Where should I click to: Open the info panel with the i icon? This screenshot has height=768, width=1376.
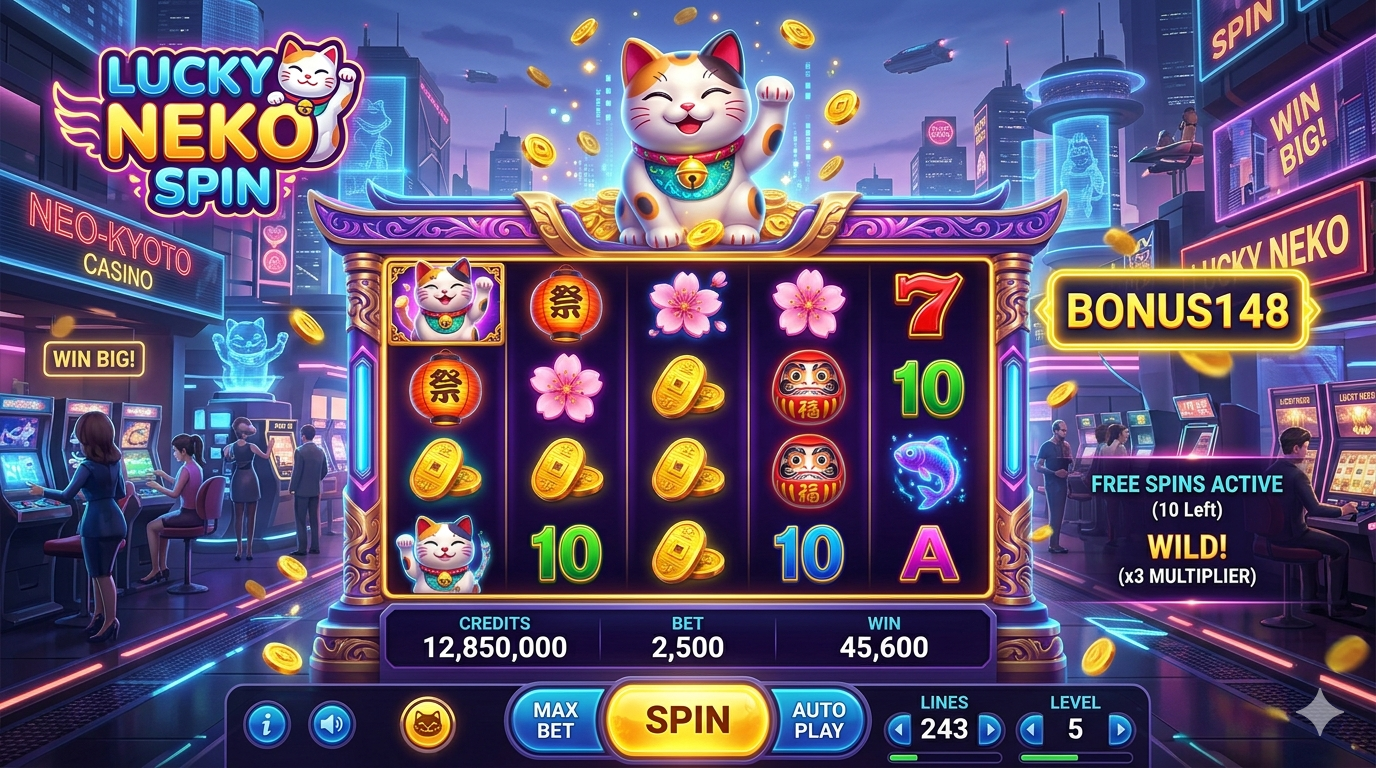pos(266,725)
